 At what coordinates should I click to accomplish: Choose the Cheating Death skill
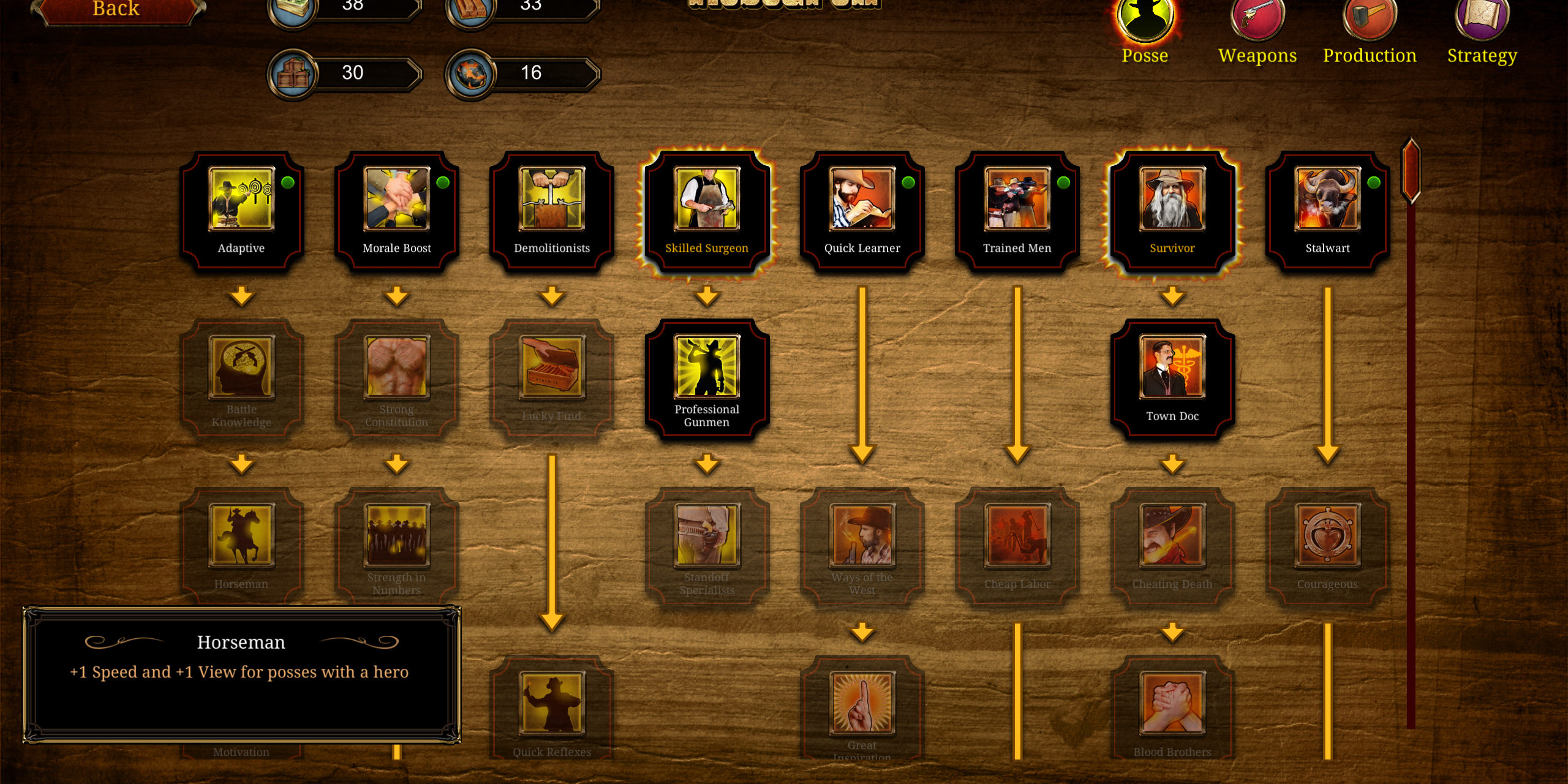click(1172, 546)
